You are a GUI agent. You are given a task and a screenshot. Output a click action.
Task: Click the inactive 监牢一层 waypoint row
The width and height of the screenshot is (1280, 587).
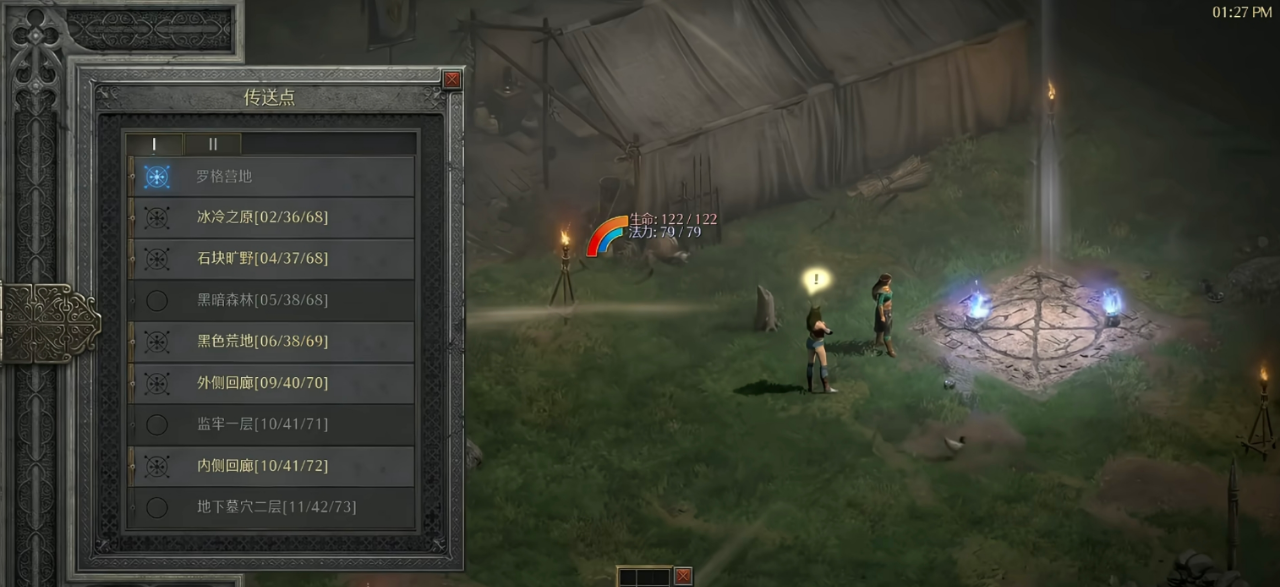click(x=272, y=424)
